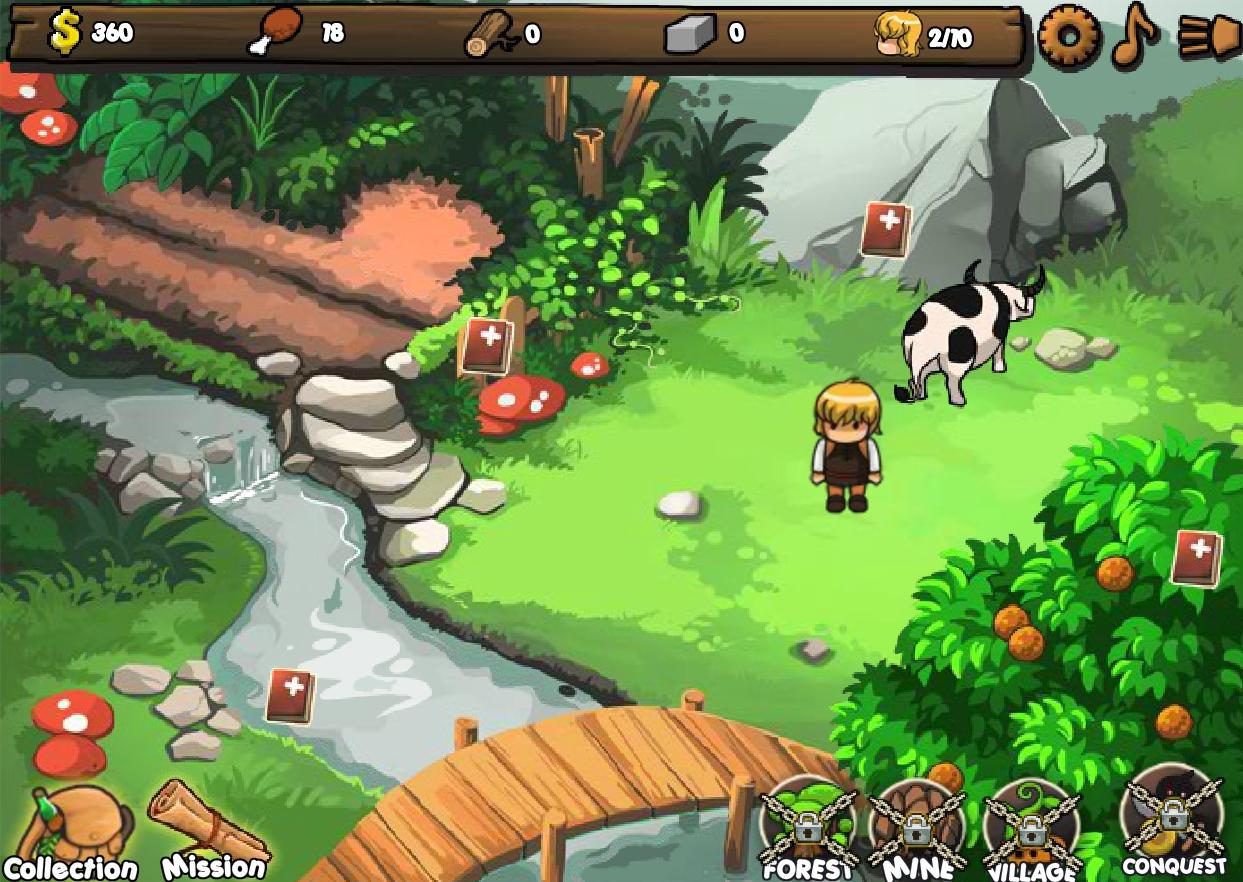Toggle the music note button
The width and height of the screenshot is (1243, 882).
click(x=1134, y=36)
